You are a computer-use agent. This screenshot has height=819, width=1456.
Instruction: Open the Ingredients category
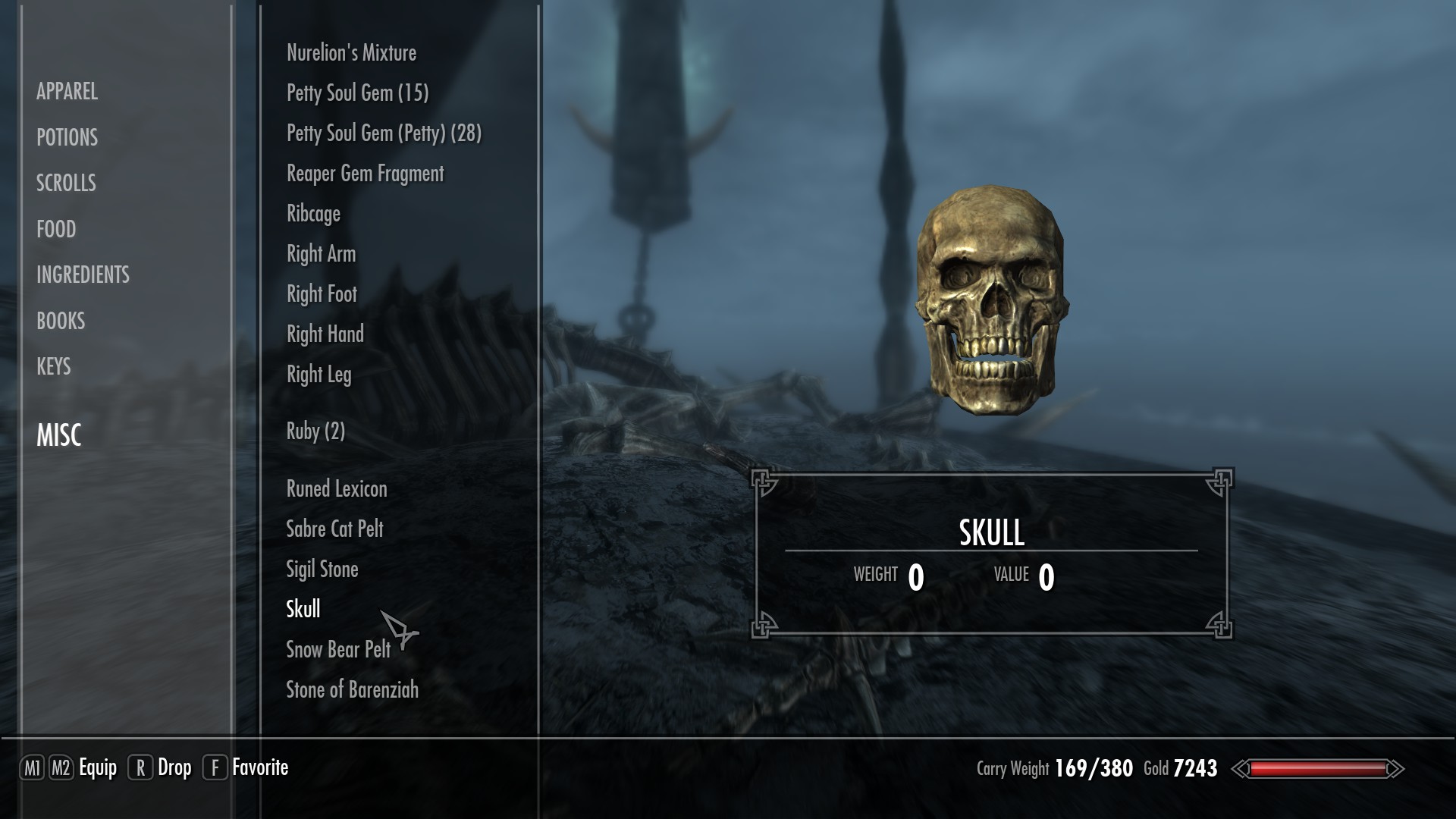point(83,275)
